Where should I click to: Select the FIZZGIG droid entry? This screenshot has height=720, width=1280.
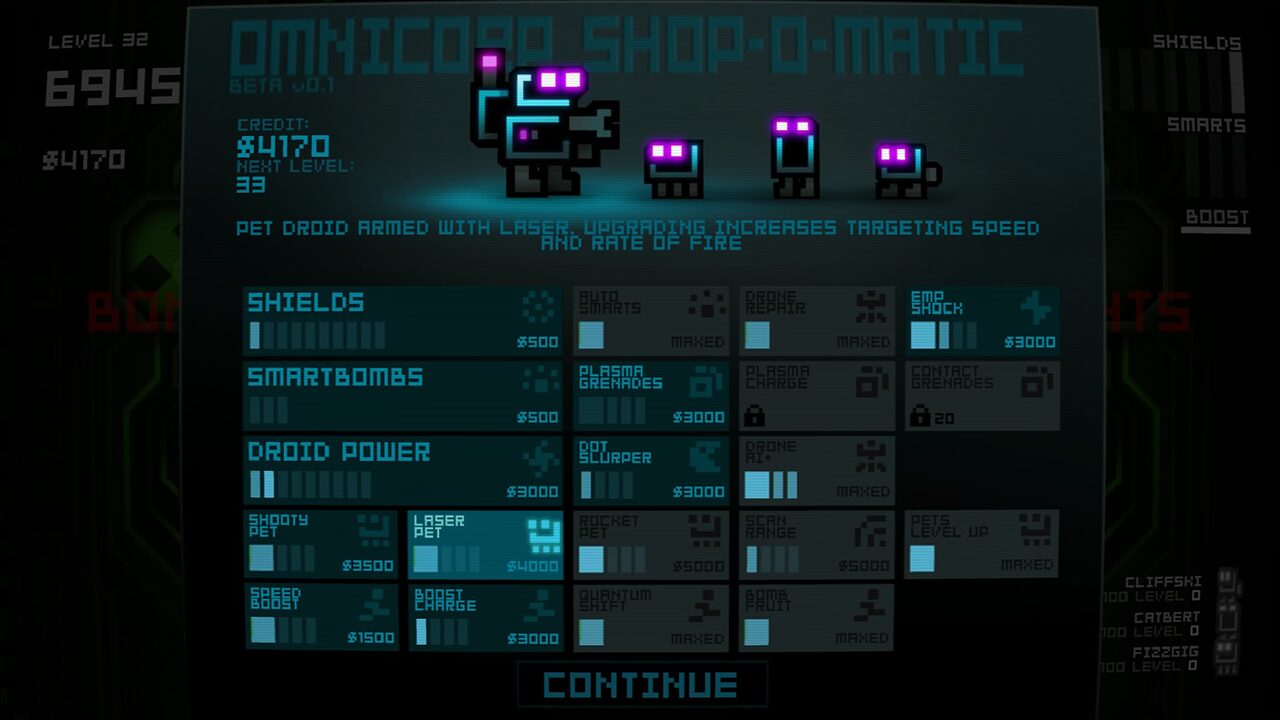pyautogui.click(x=1166, y=659)
